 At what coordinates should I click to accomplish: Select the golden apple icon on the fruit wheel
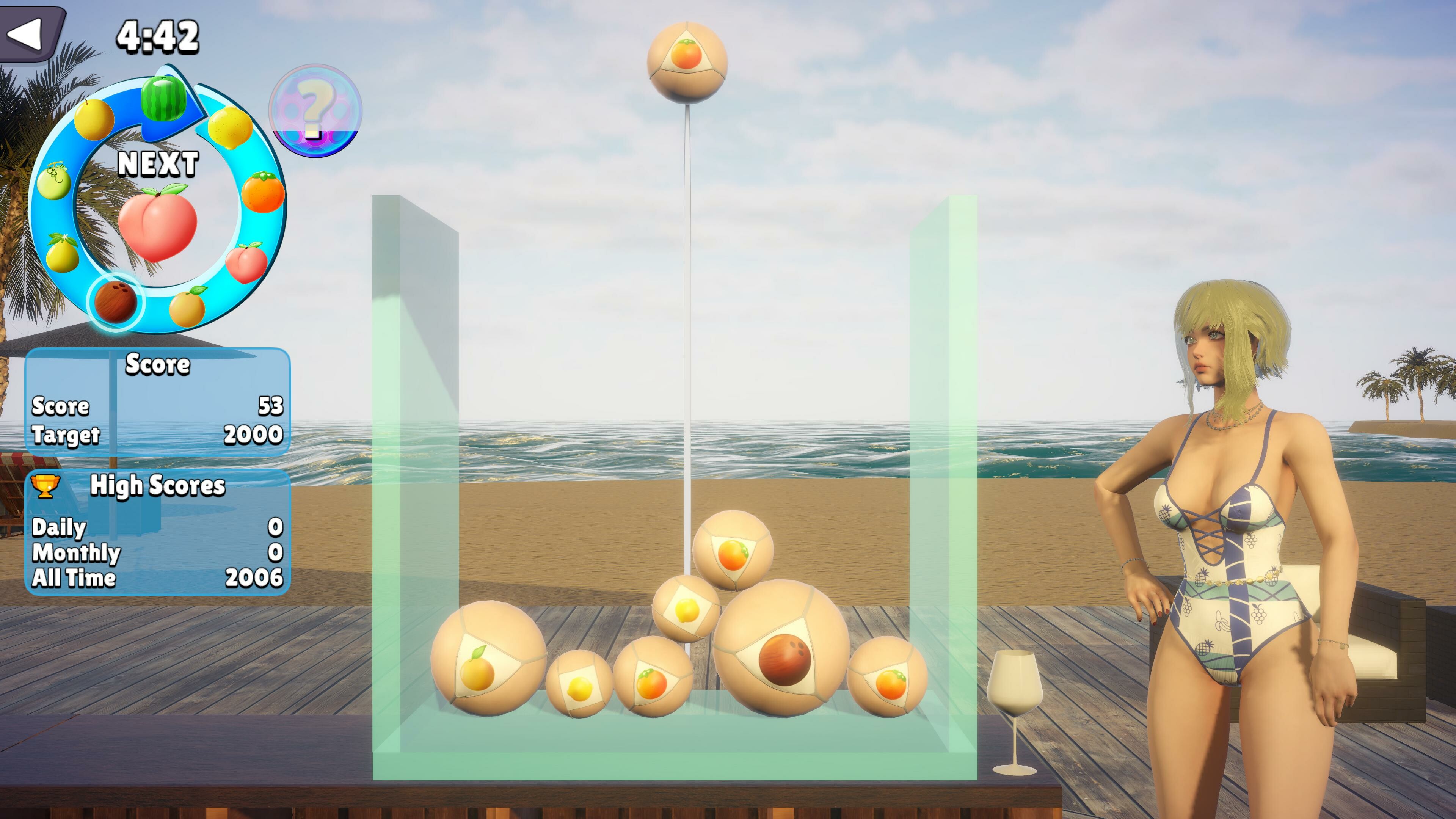(94, 120)
